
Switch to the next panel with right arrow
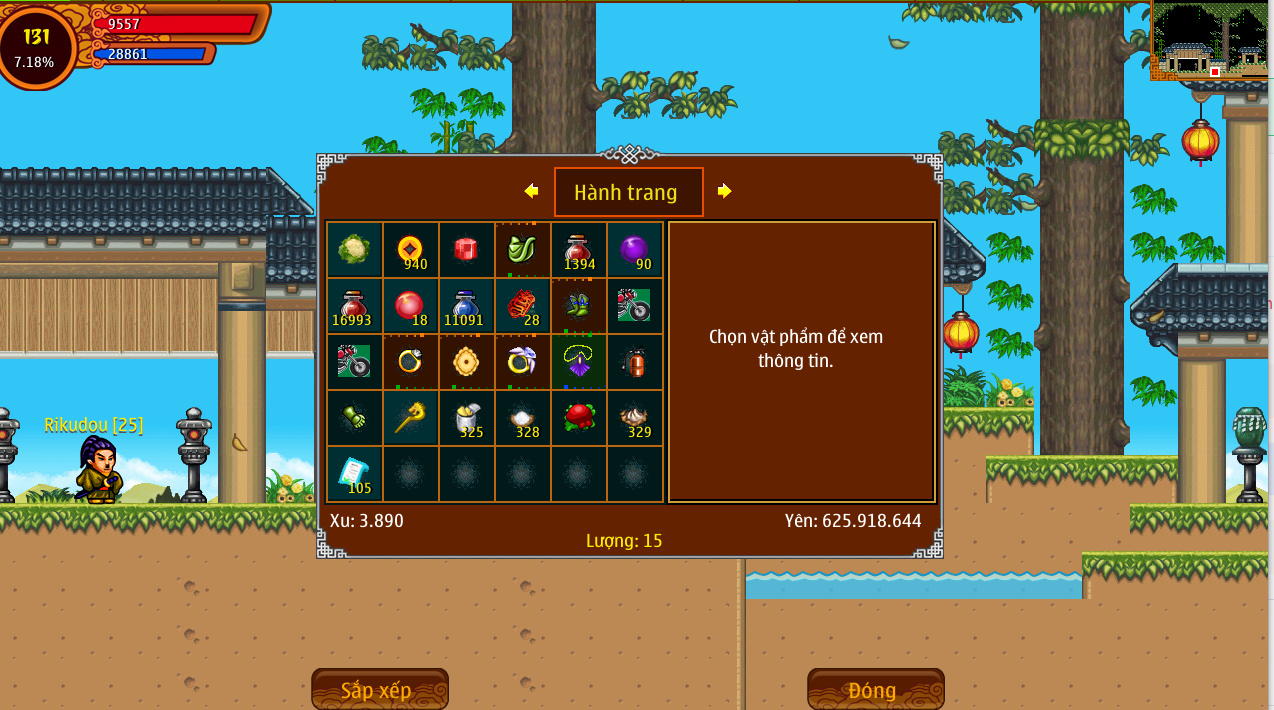pos(724,191)
